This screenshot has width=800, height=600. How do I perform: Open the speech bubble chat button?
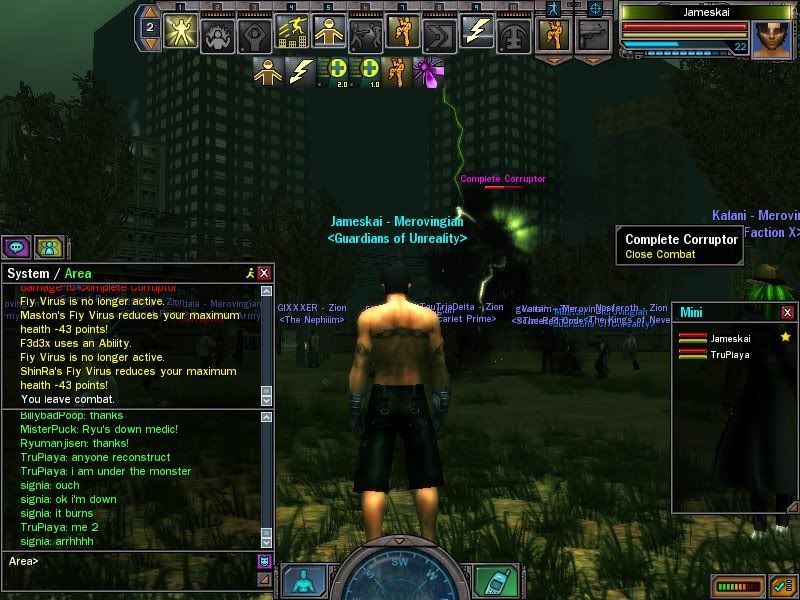coord(16,247)
